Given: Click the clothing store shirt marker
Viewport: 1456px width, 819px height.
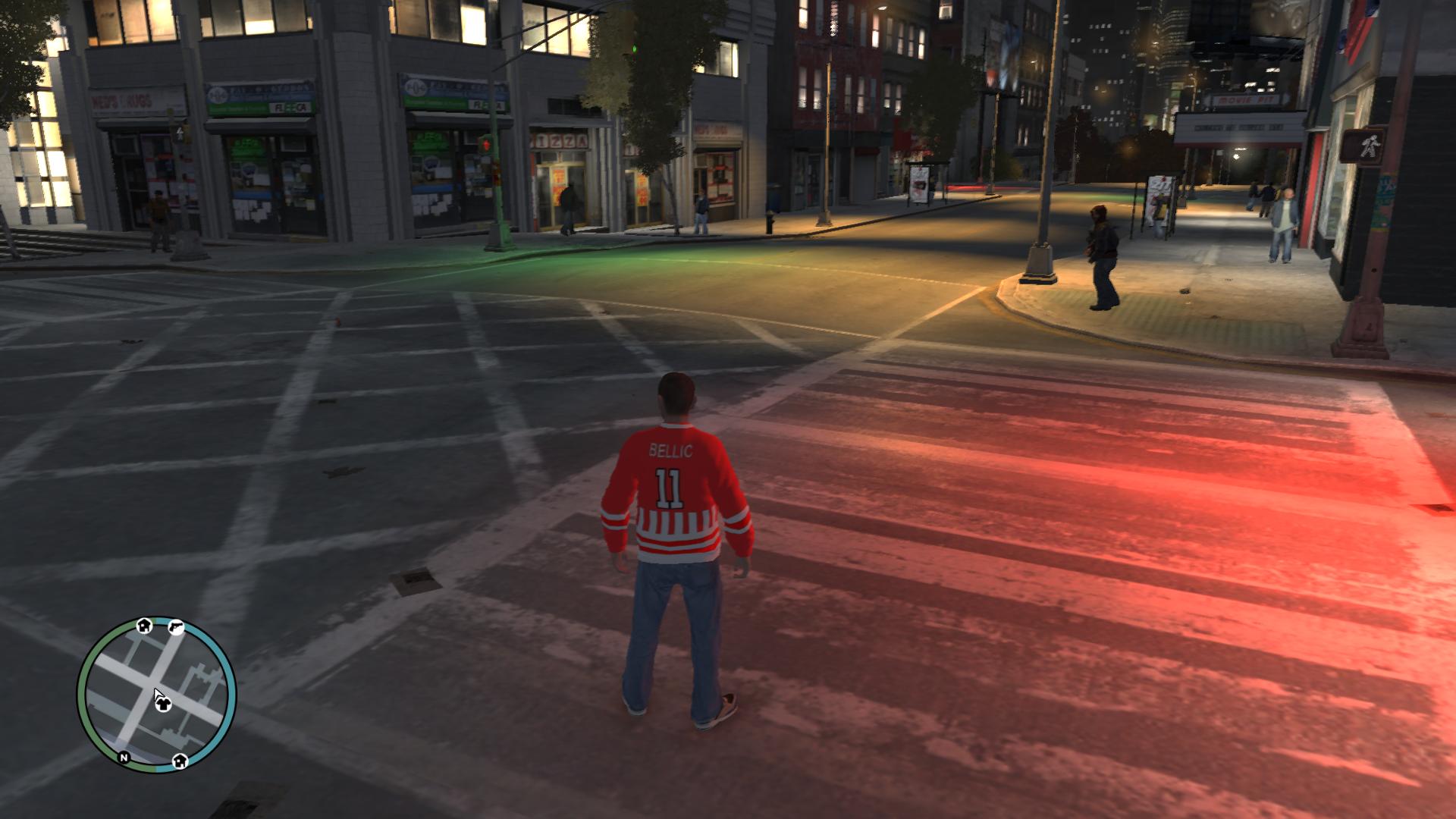Looking at the screenshot, I should 164,704.
